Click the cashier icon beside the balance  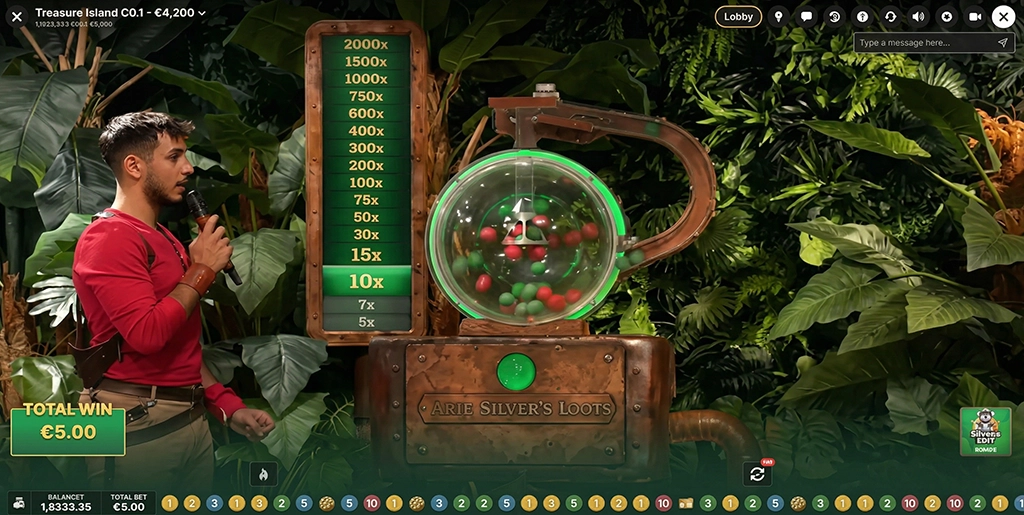click(x=17, y=502)
